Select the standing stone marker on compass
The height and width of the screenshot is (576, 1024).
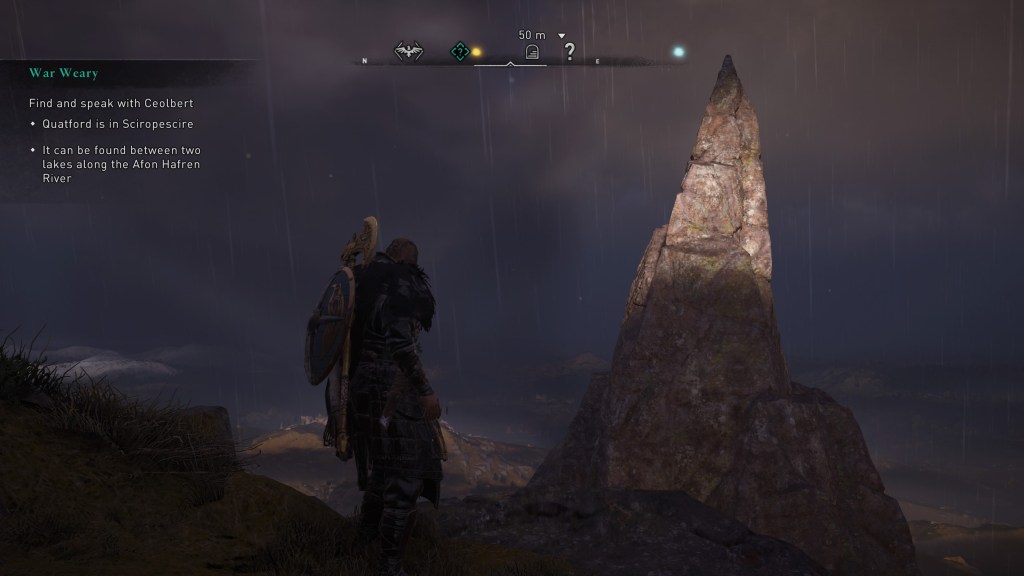tap(533, 53)
